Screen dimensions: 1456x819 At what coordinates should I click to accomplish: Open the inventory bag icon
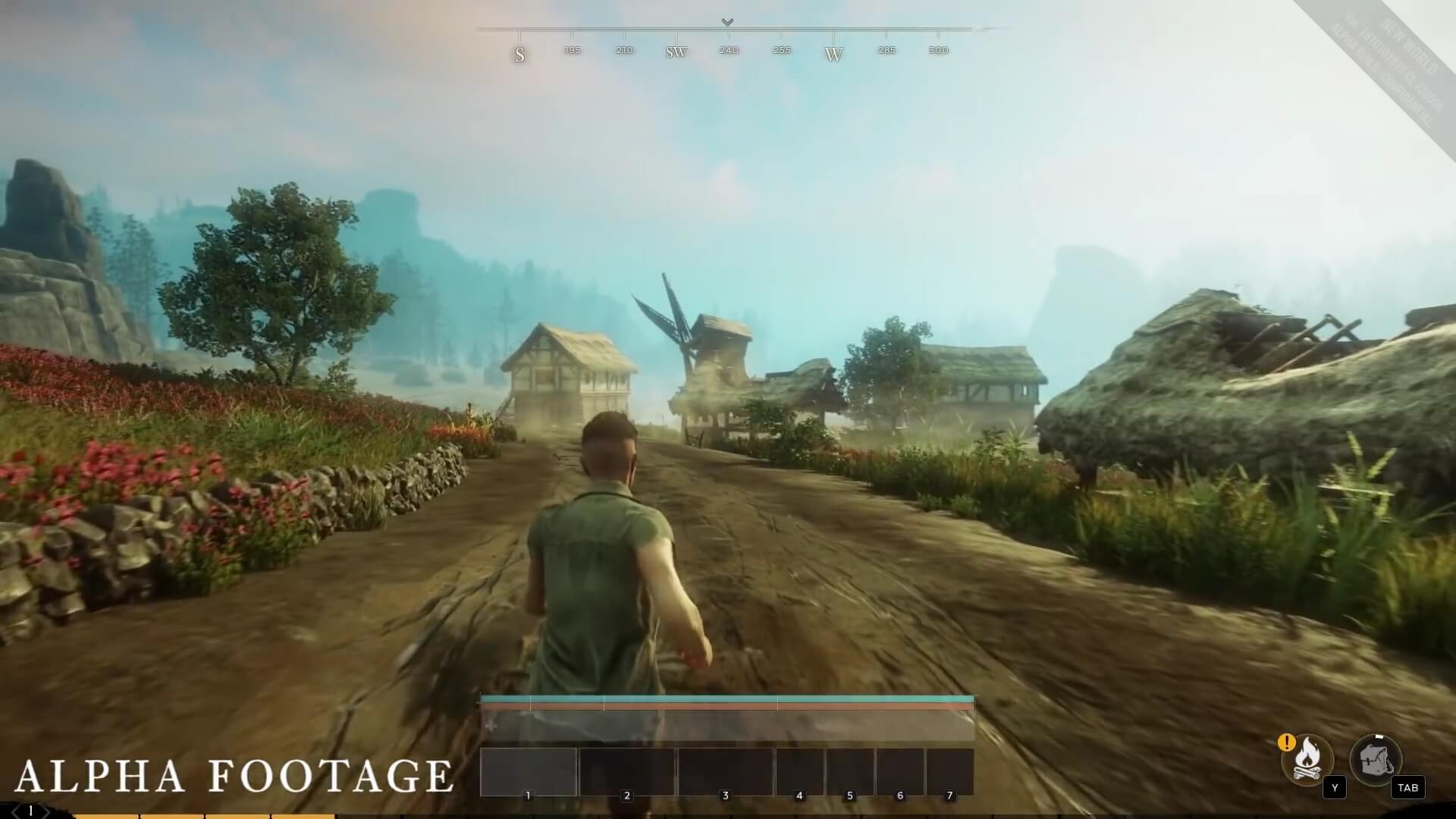coord(1375,759)
